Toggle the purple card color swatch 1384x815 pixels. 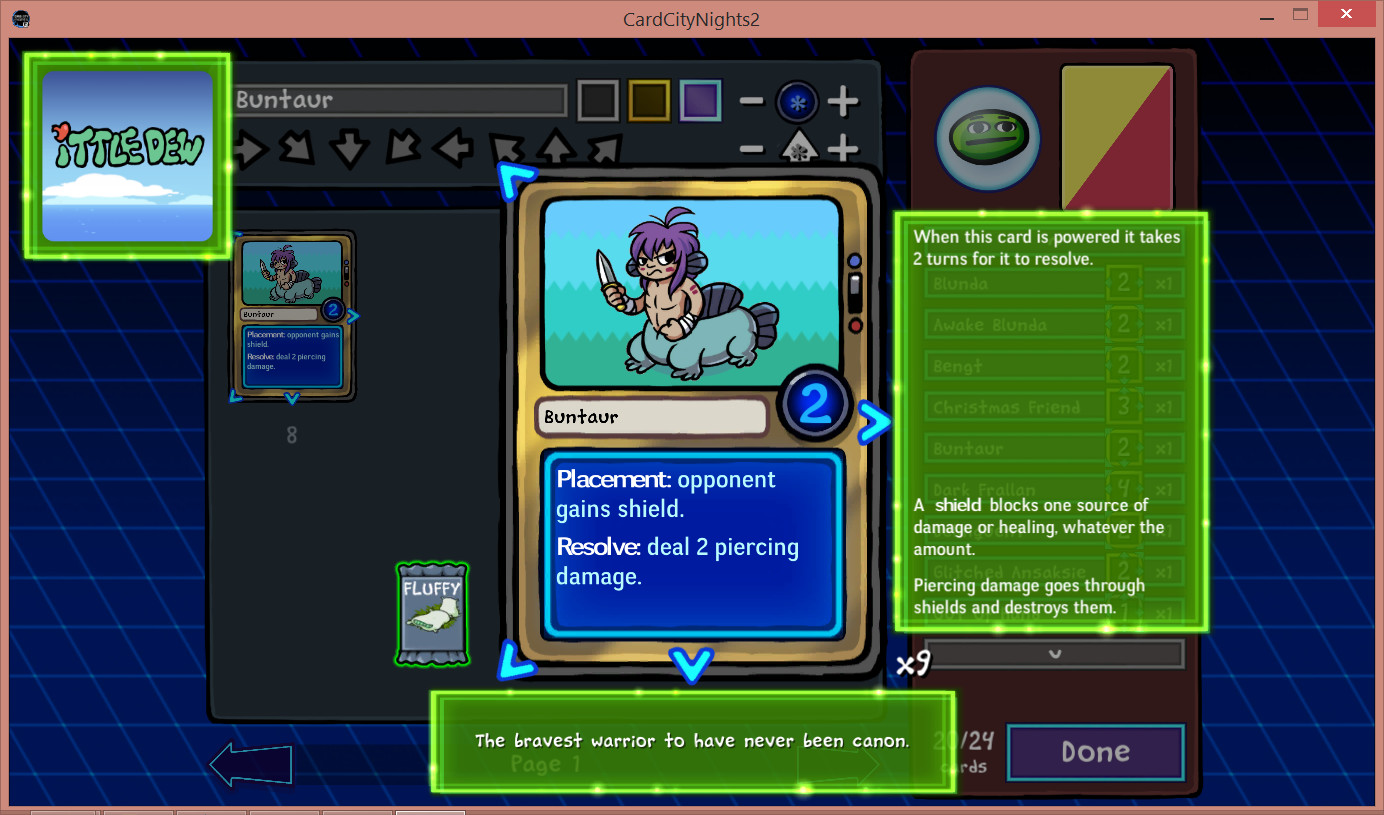point(700,100)
